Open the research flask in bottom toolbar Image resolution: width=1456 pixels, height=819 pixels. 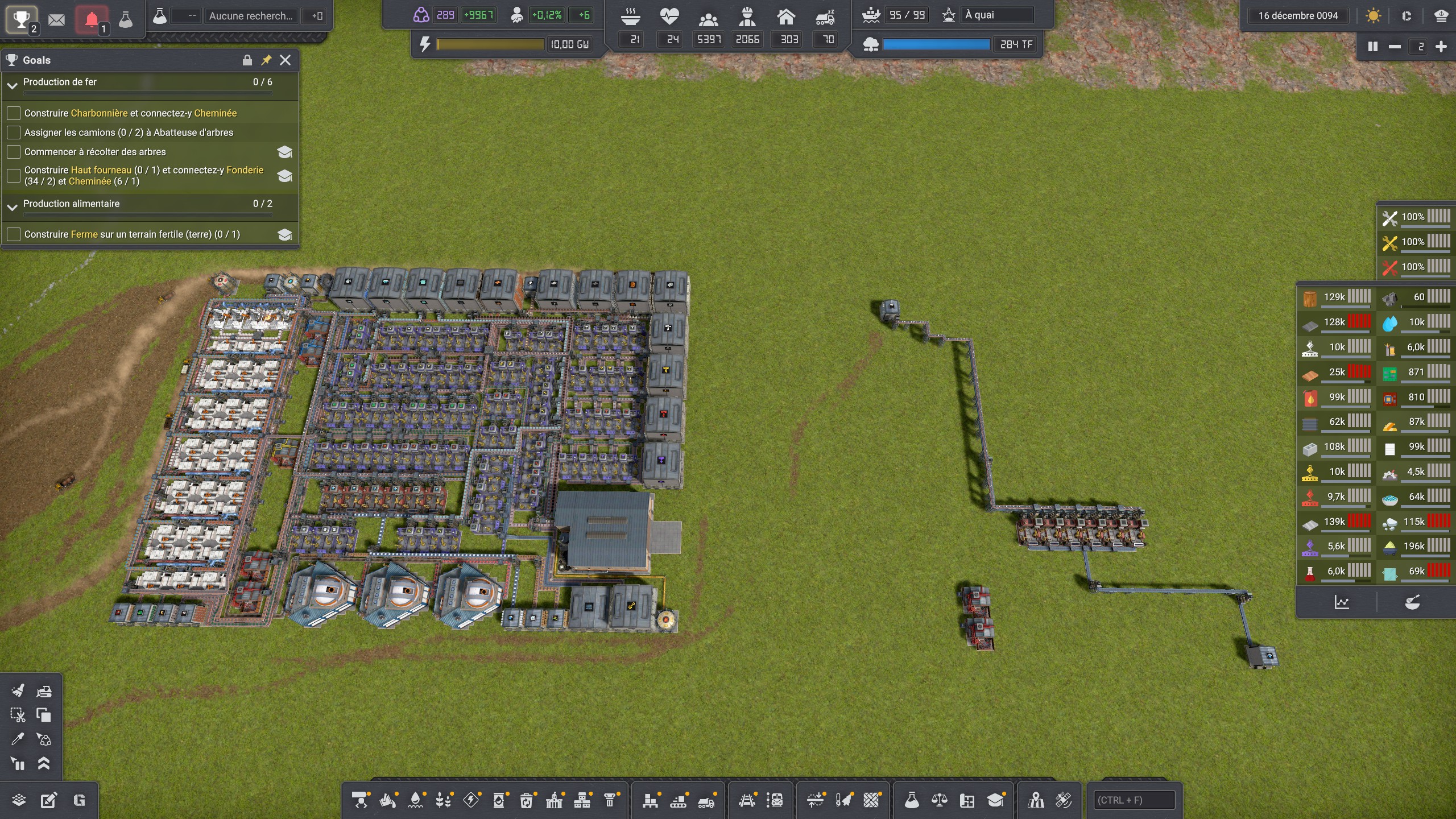(x=912, y=800)
